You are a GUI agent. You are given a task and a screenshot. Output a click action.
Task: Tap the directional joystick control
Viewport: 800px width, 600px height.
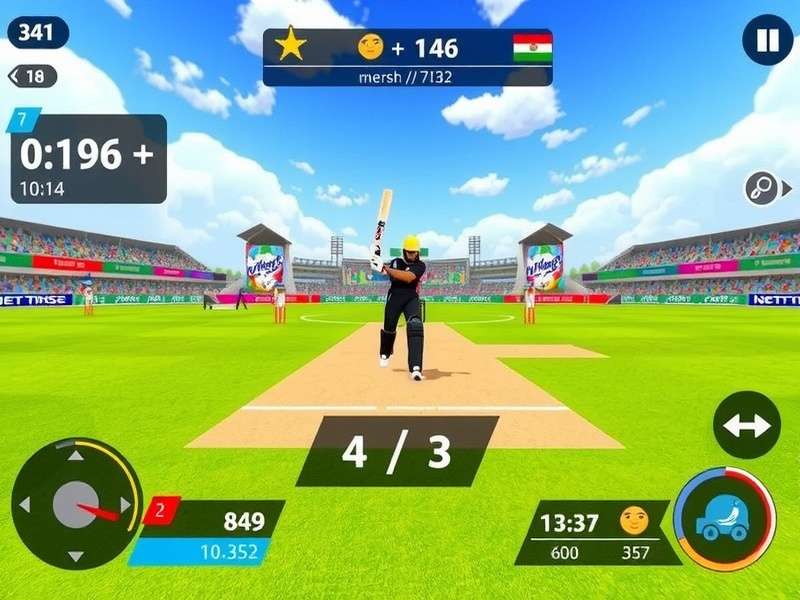pos(75,503)
